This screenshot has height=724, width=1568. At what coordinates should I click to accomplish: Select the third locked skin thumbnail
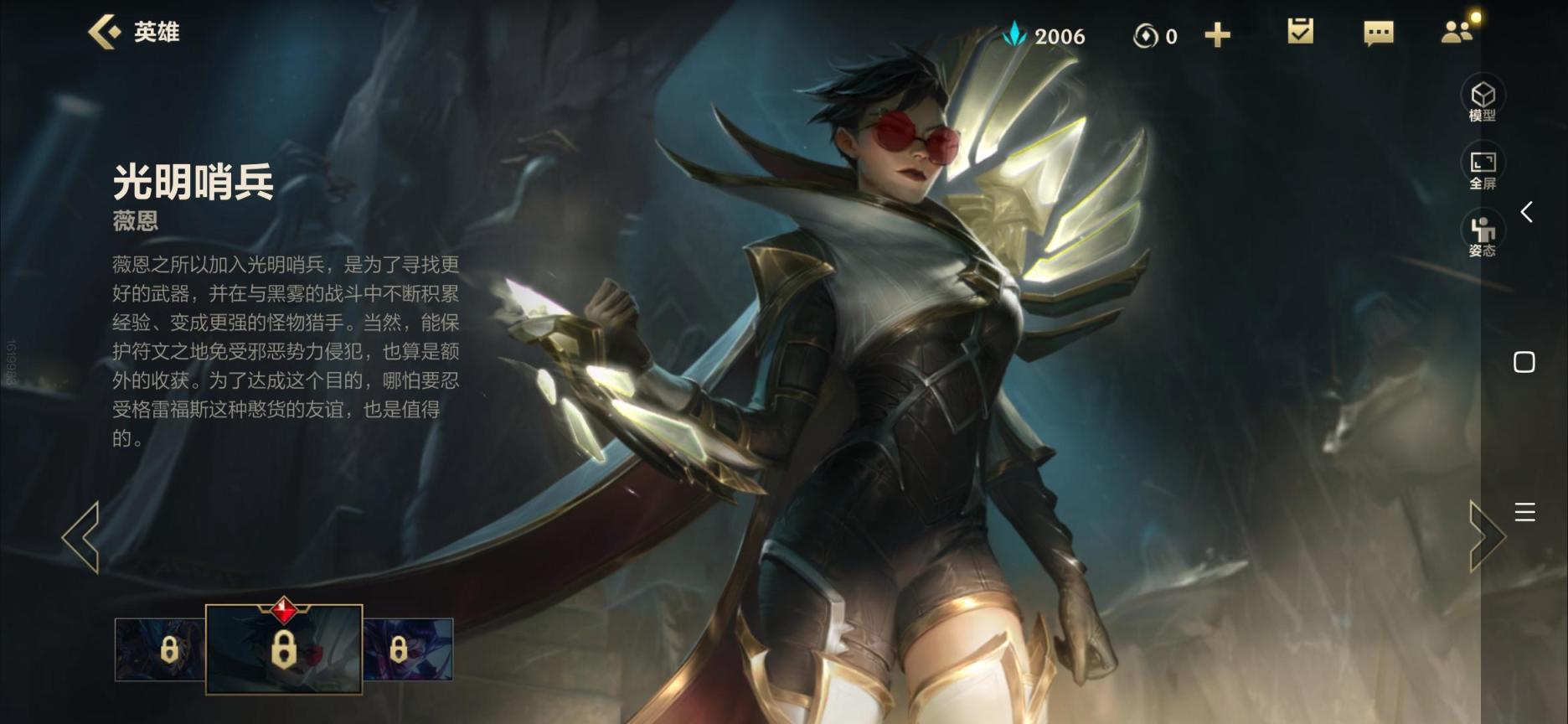coord(408,649)
